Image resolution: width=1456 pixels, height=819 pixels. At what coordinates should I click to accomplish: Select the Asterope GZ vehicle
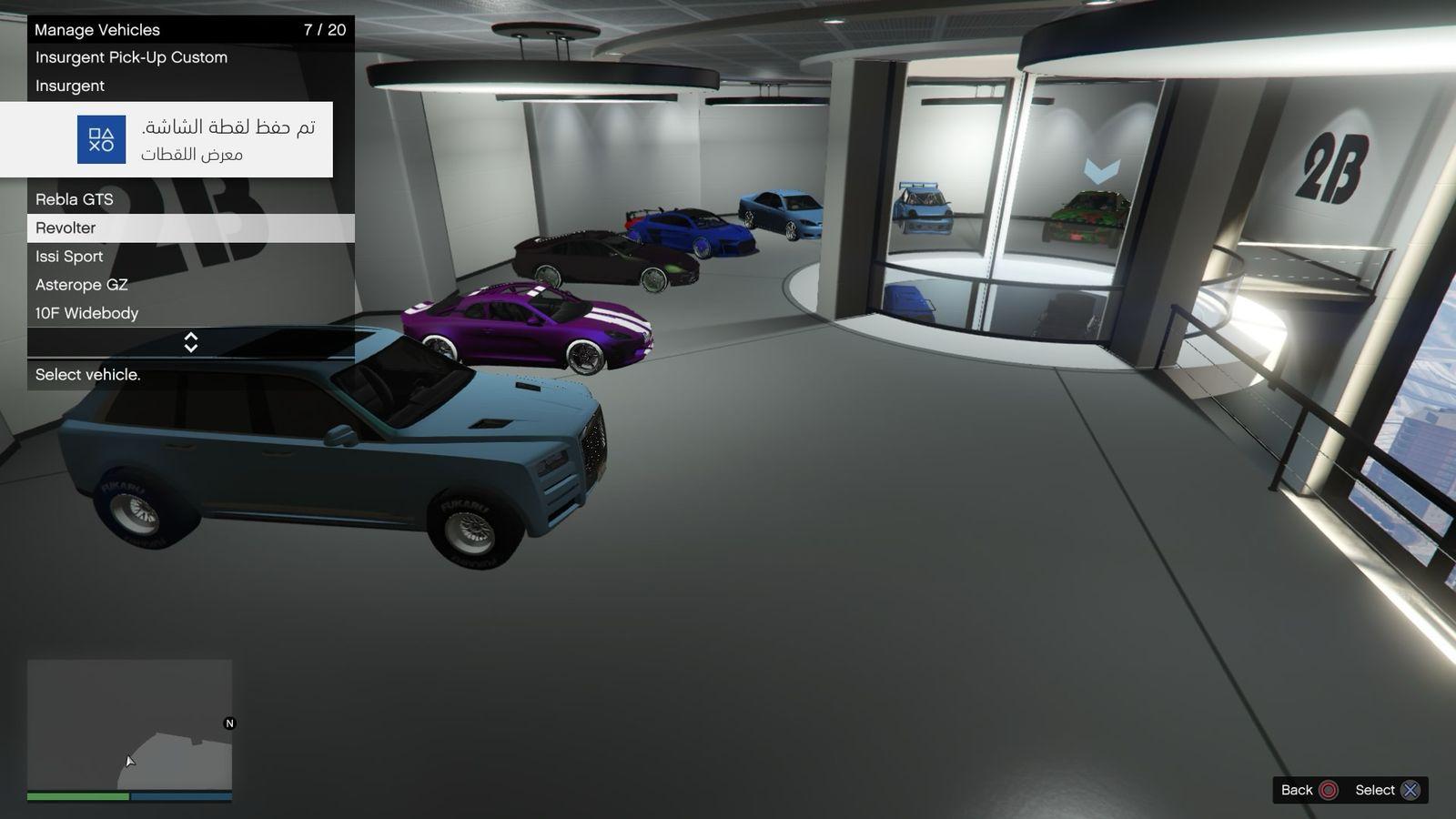tap(82, 285)
